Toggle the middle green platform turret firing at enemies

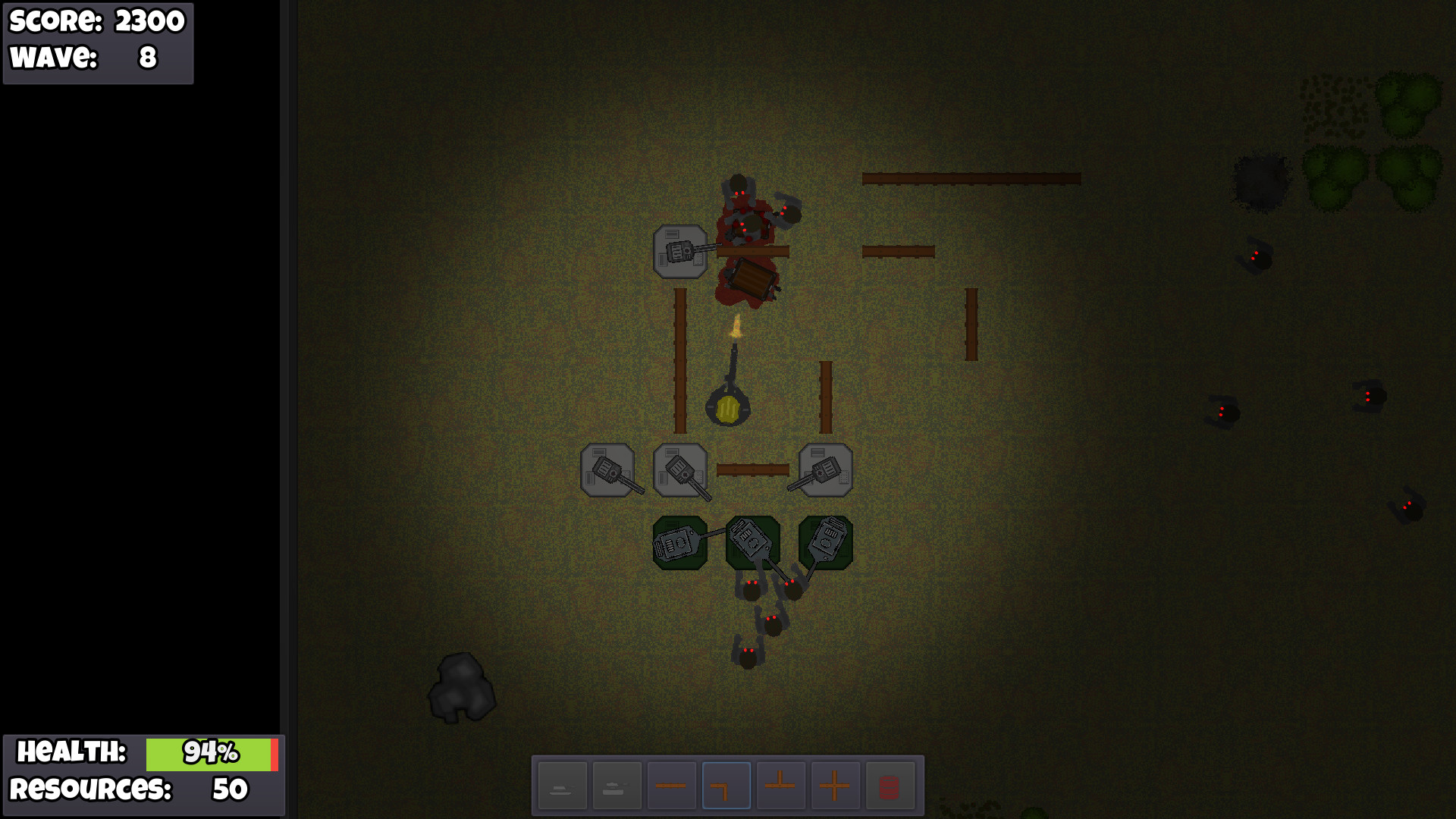752,541
